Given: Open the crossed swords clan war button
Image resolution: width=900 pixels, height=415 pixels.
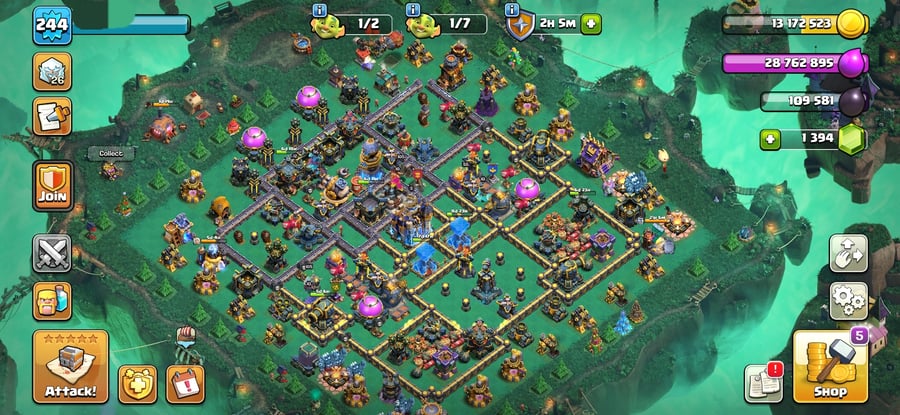Looking at the screenshot, I should 51,253.
